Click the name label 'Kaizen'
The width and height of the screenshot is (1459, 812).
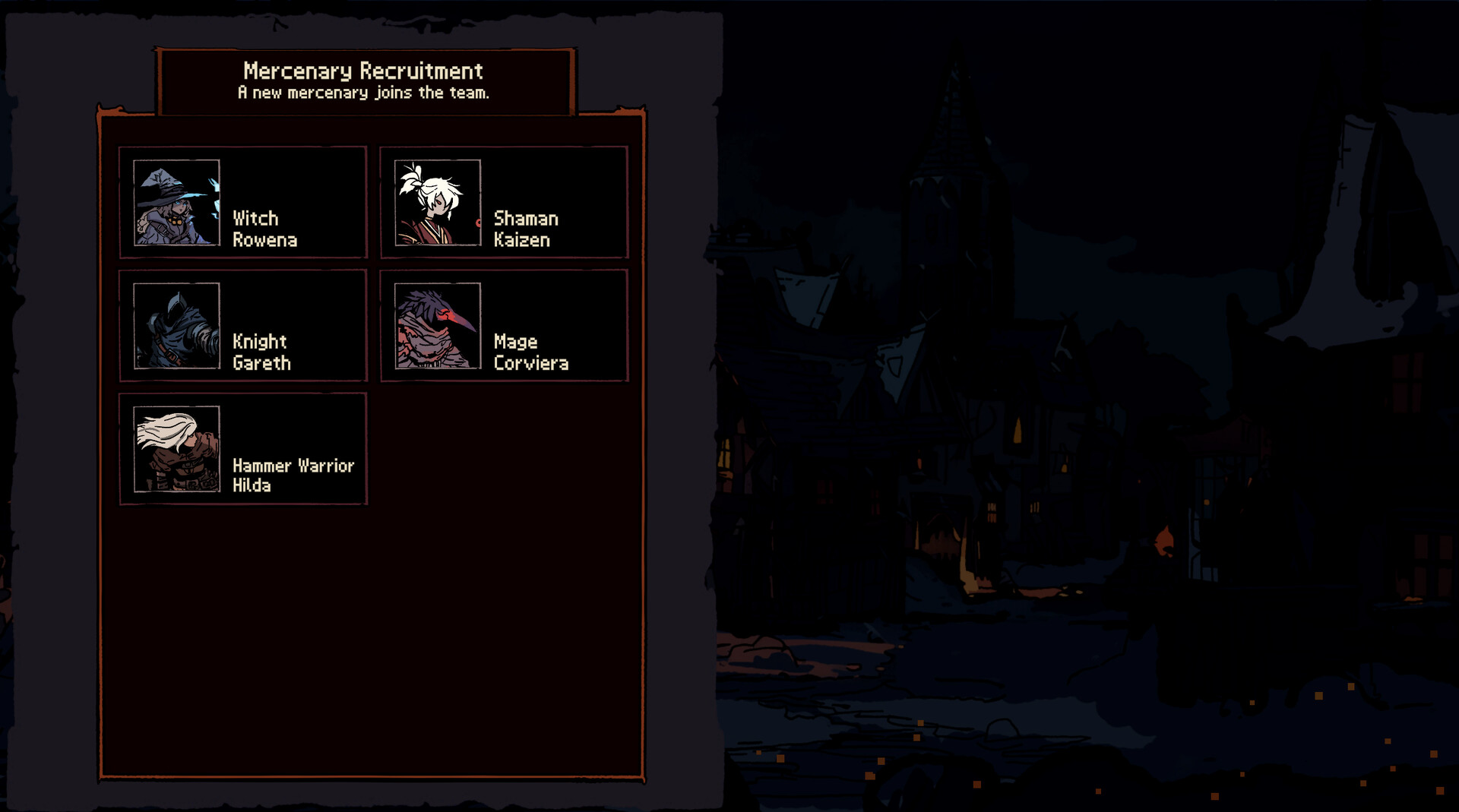[x=521, y=240]
